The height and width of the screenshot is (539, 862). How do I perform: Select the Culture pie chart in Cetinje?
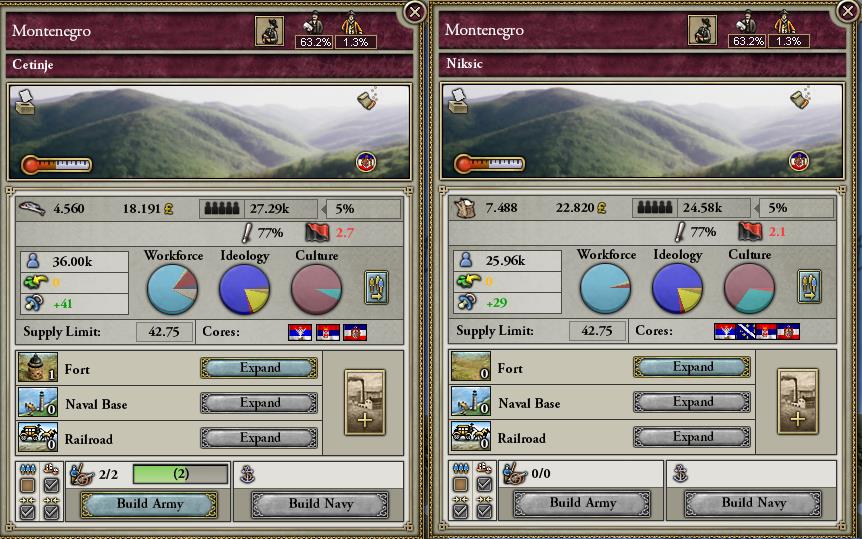pos(316,290)
